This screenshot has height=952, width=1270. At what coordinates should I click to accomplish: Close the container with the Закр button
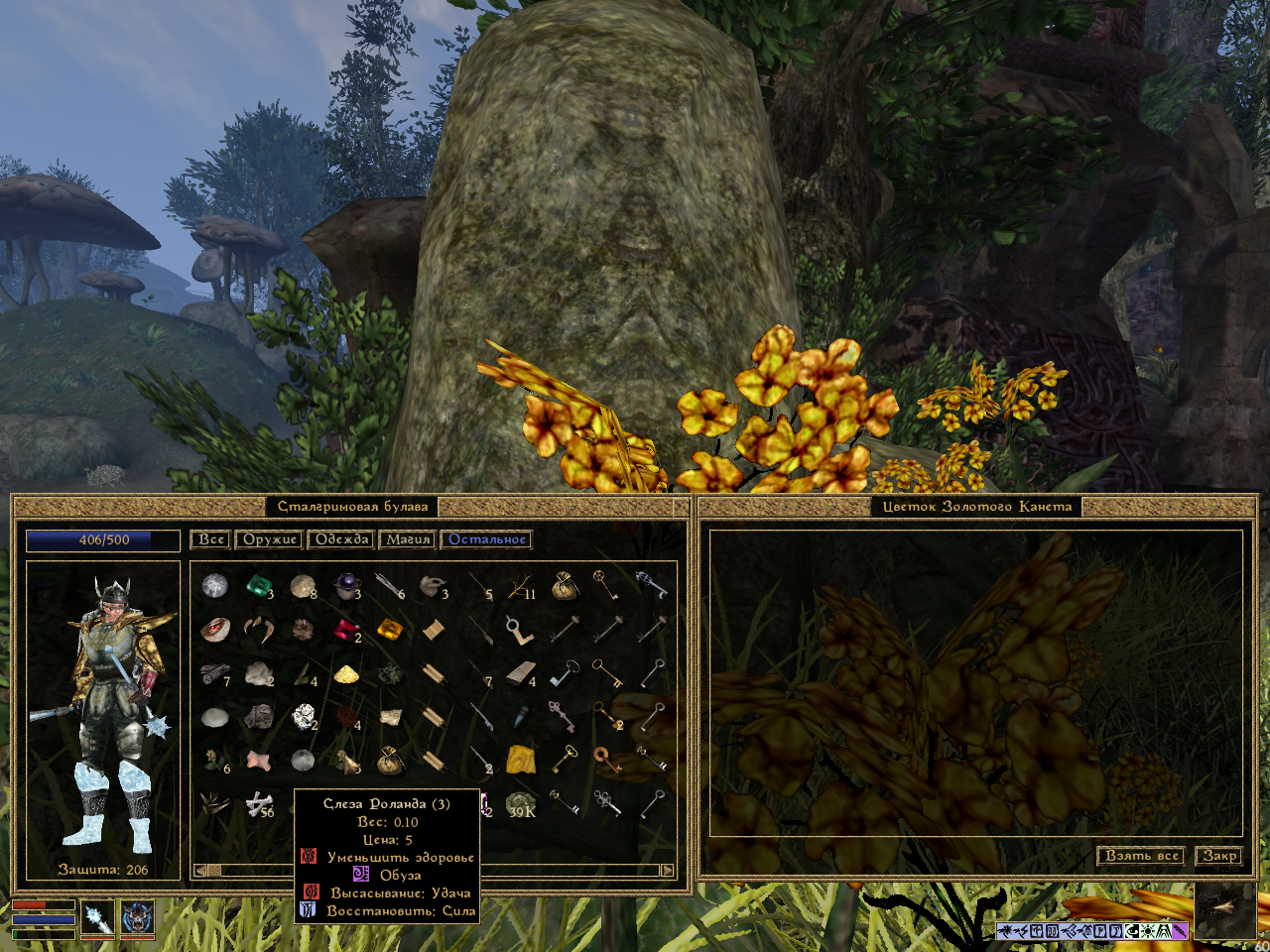coord(1218,855)
